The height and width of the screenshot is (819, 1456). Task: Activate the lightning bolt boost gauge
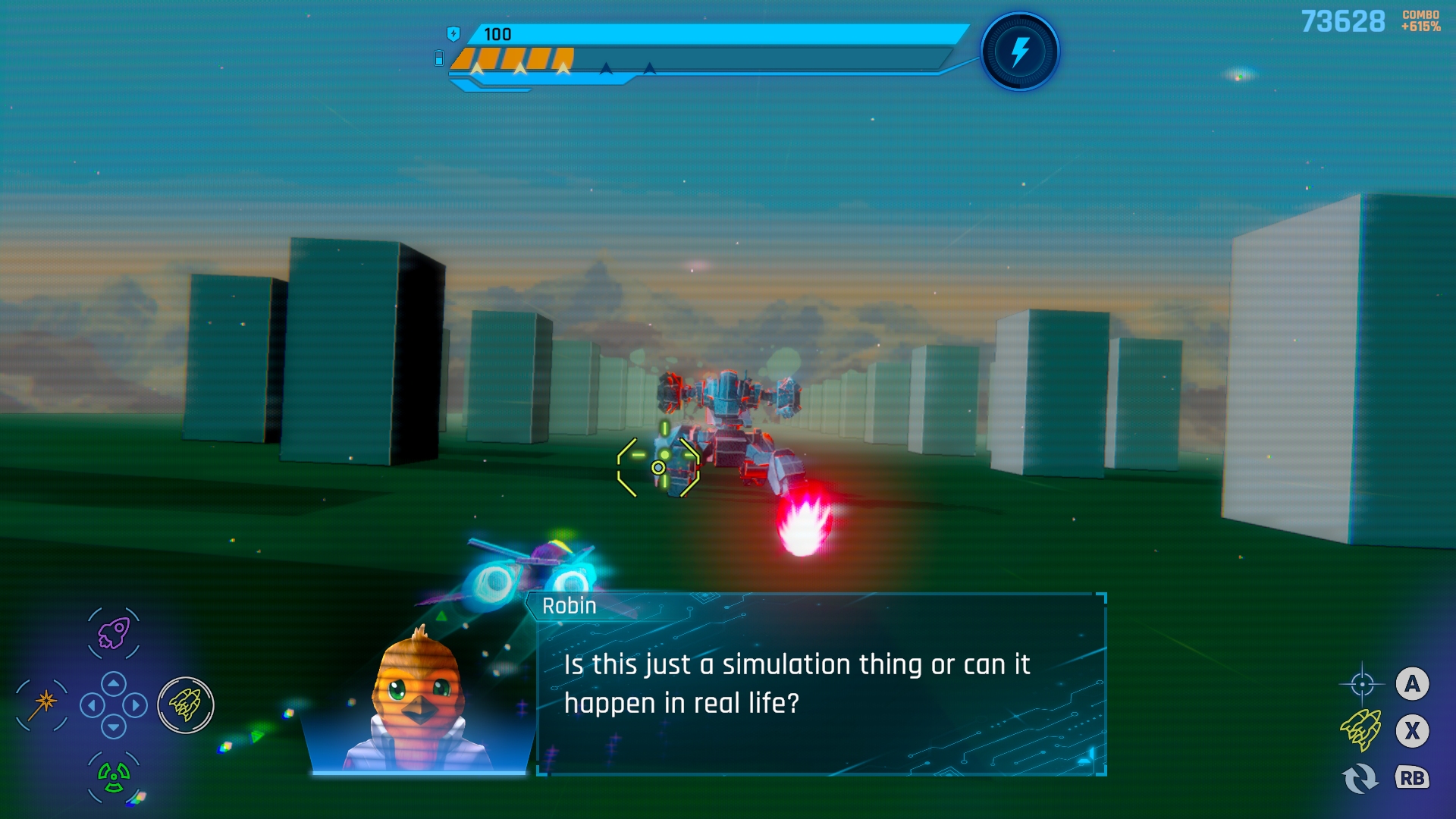pyautogui.click(x=1020, y=52)
